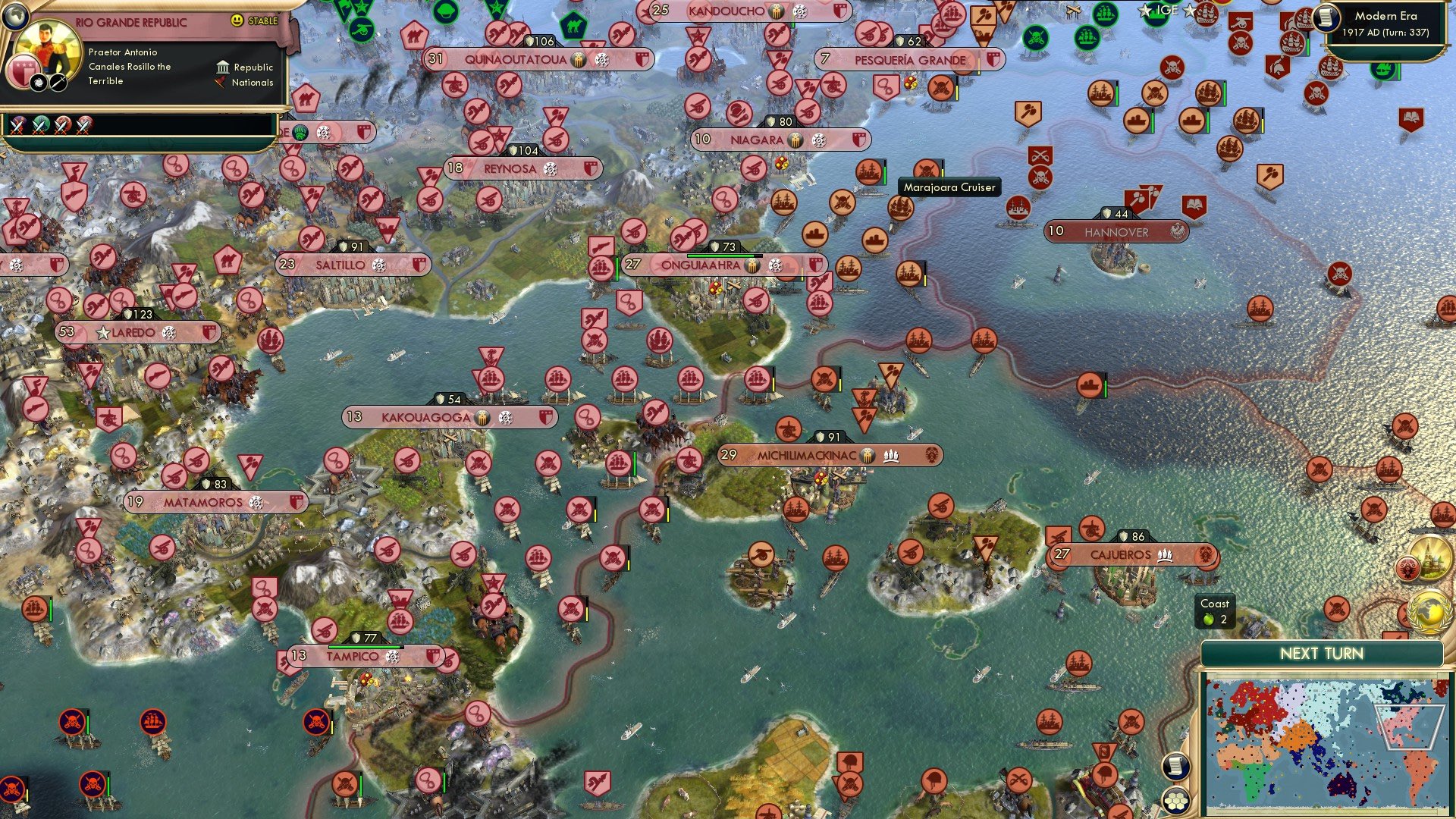Viewport: 1456px width, 819px height.
Task: Click the star beside the IGE label
Action: pos(1144,11)
